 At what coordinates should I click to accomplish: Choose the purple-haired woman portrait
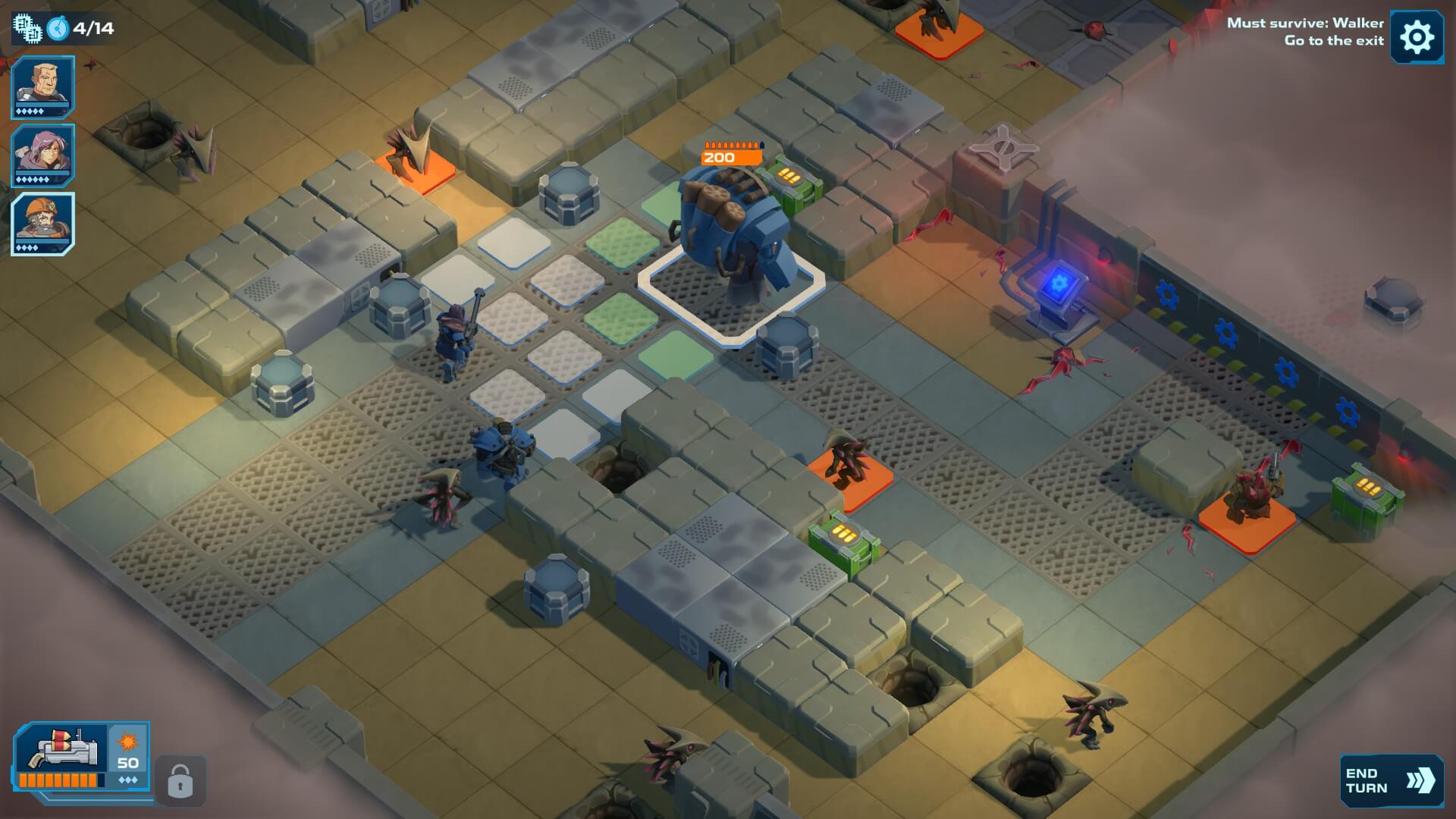(42, 155)
